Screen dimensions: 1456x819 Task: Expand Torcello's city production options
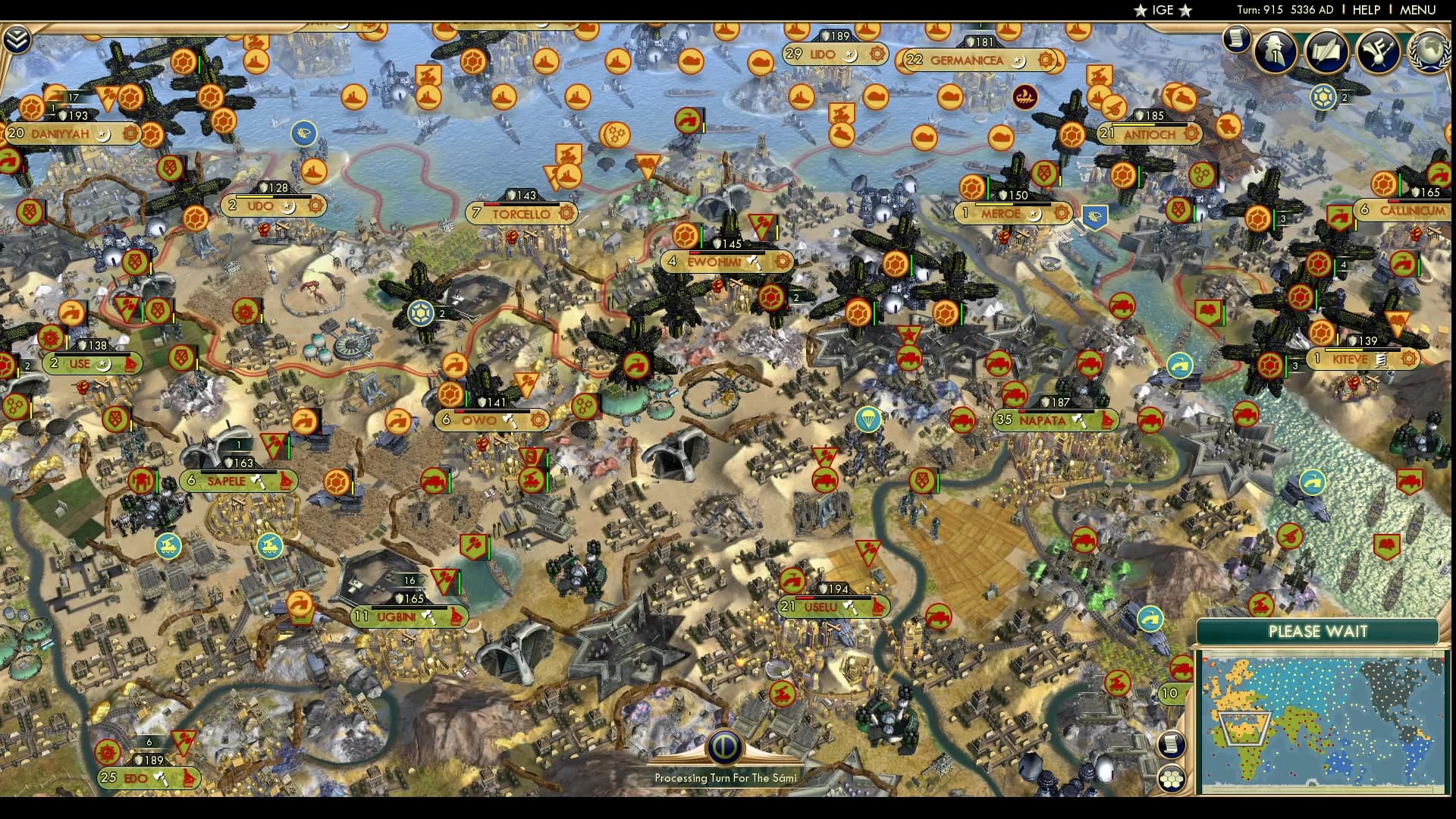coord(565,214)
